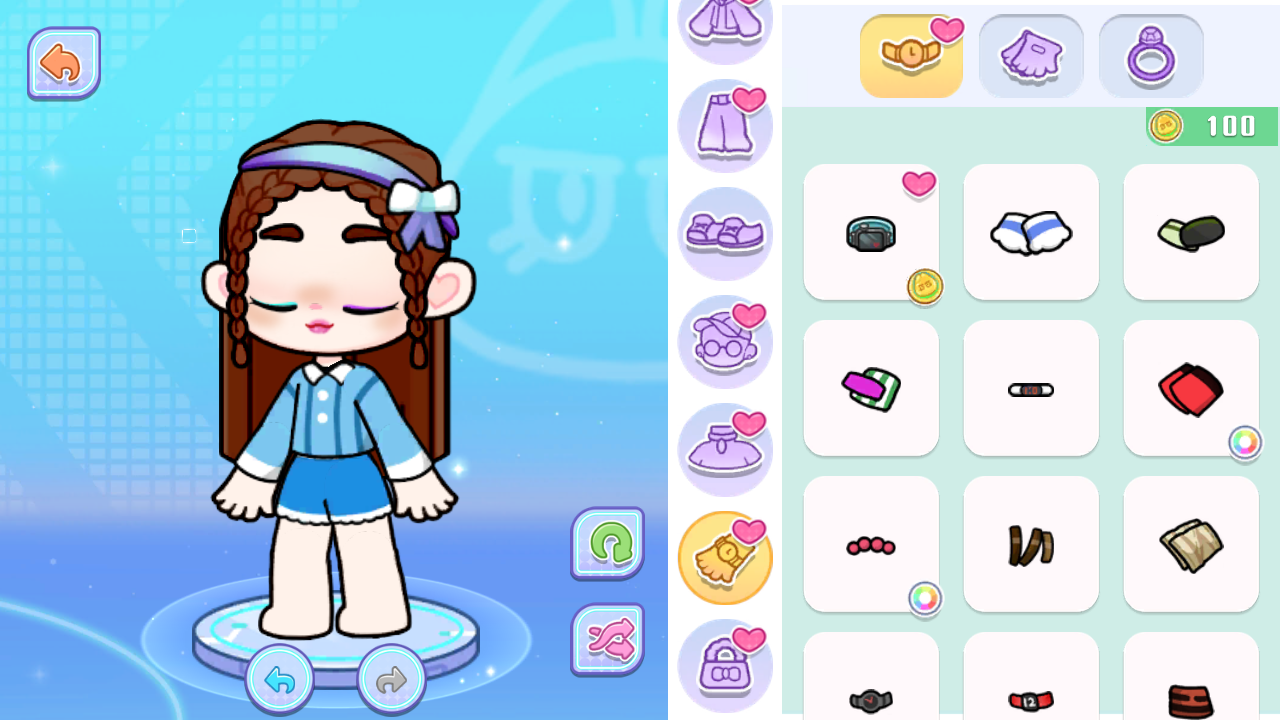Switch to the watch tab
This screenshot has height=720, width=1280.
point(911,56)
